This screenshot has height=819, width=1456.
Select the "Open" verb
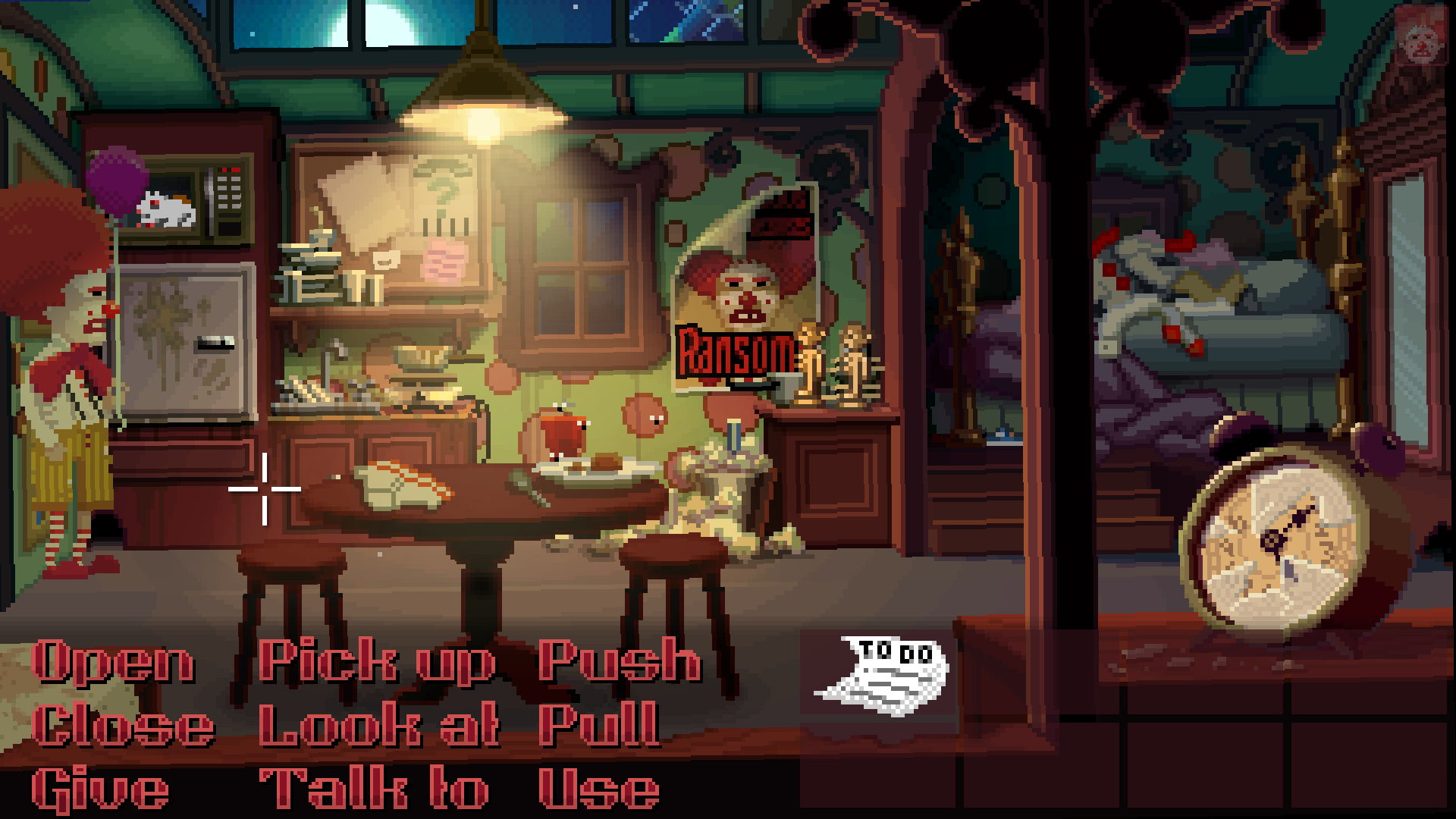point(114,660)
